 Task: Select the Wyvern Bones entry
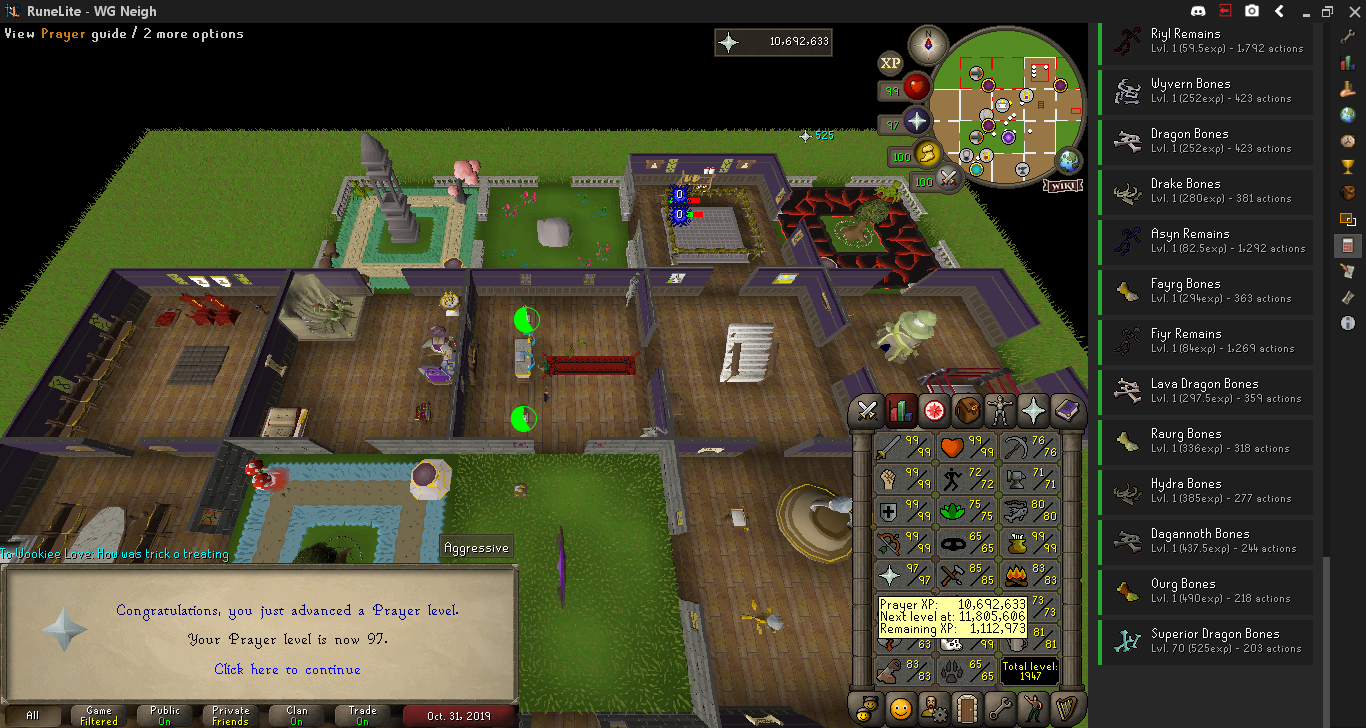(x=1206, y=90)
